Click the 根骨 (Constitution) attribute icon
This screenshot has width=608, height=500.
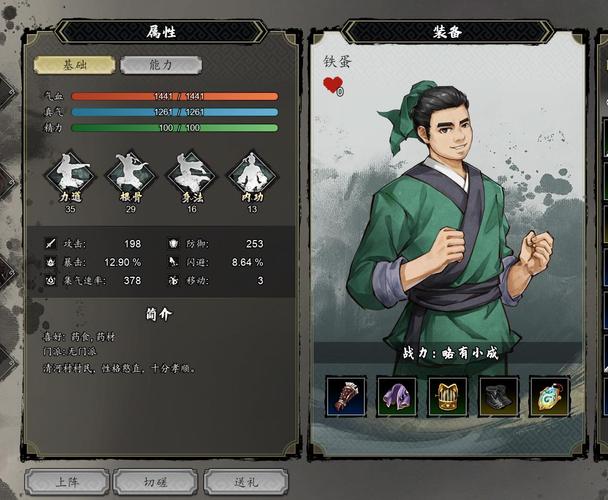click(x=131, y=175)
